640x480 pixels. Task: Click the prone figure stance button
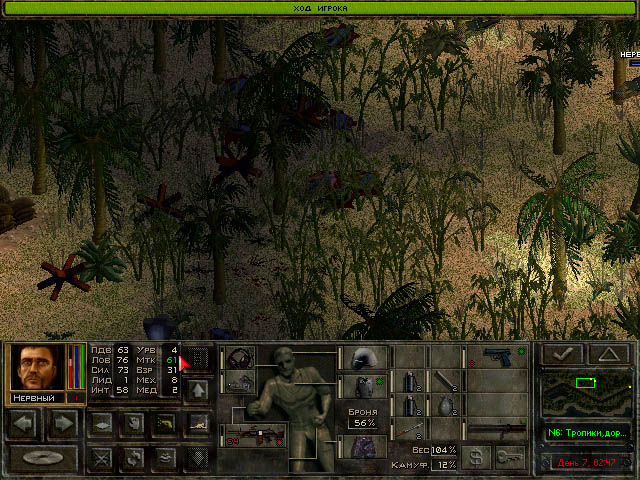(x=197, y=423)
